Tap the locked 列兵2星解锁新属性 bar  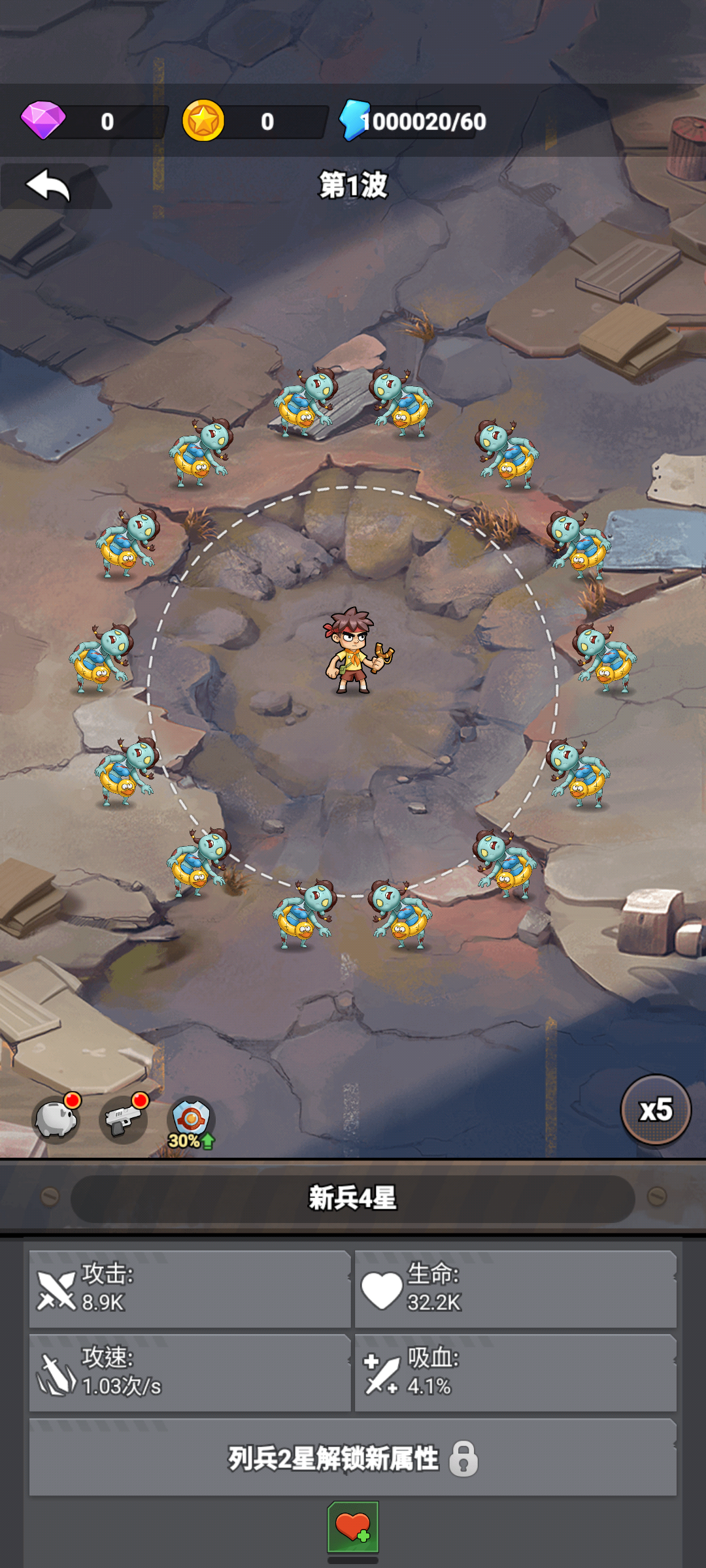pyautogui.click(x=353, y=1458)
